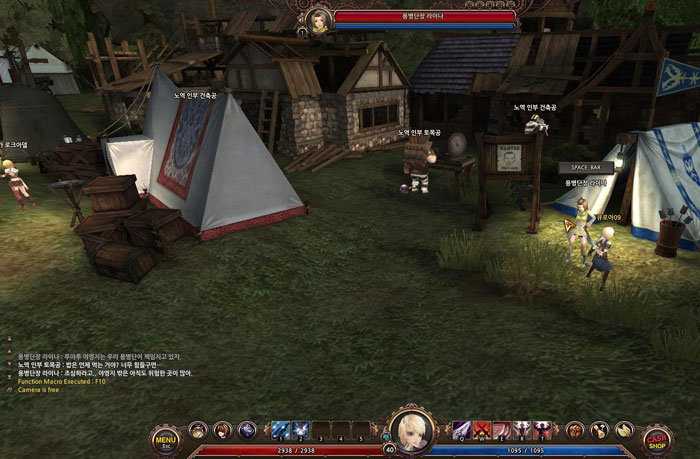The width and height of the screenshot is (700, 459).
Task: Activate the skill bound to T
Action: [542, 430]
